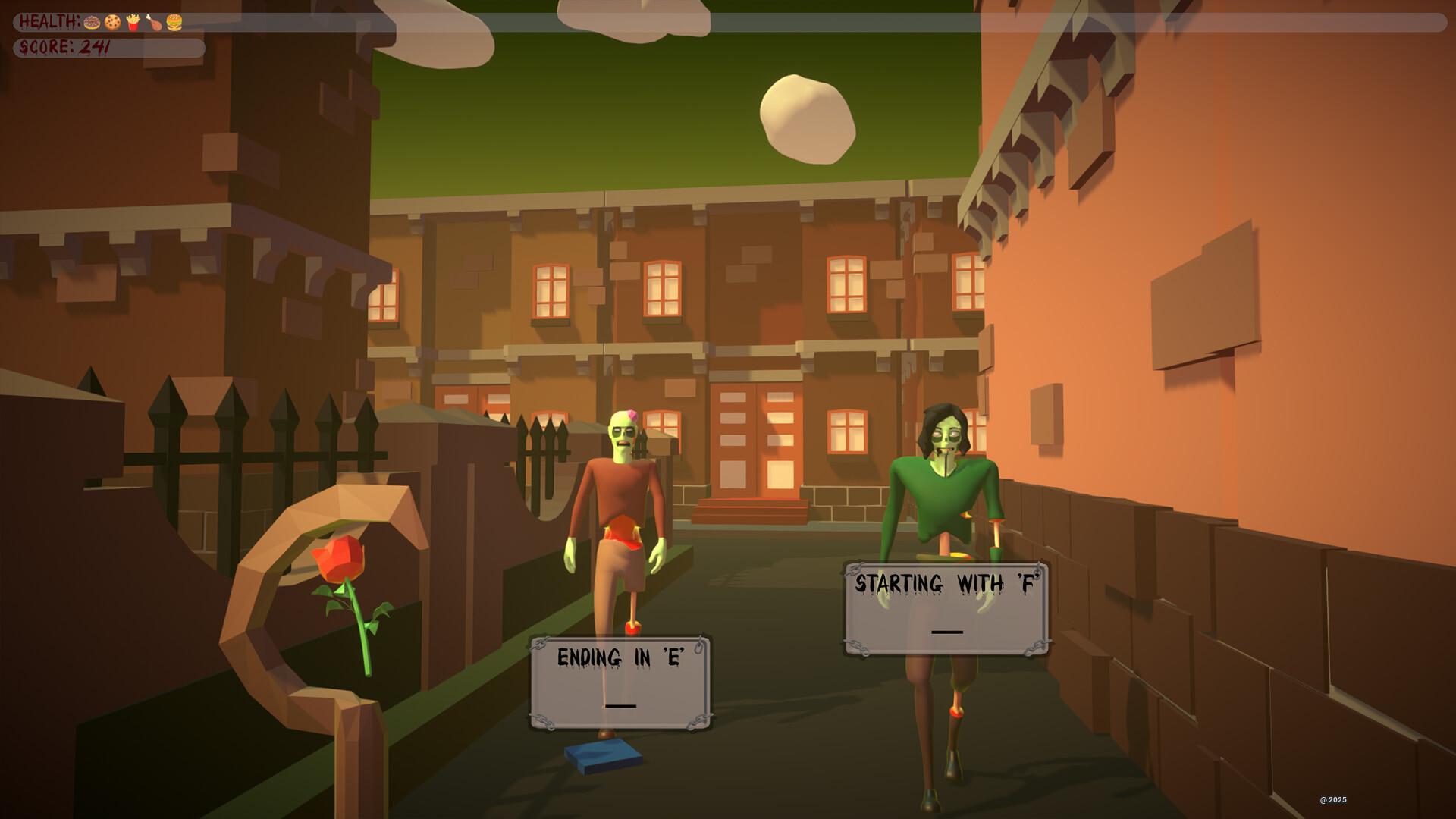This screenshot has height=819, width=1456.
Task: Select the french fries health icon
Action: tap(133, 22)
